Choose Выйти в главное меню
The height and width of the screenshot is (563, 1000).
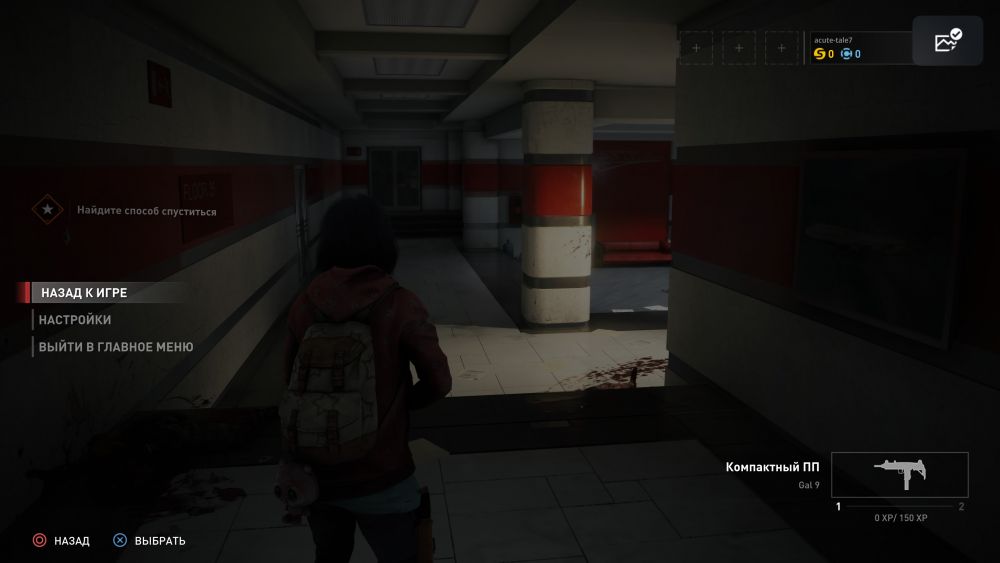[x=116, y=347]
